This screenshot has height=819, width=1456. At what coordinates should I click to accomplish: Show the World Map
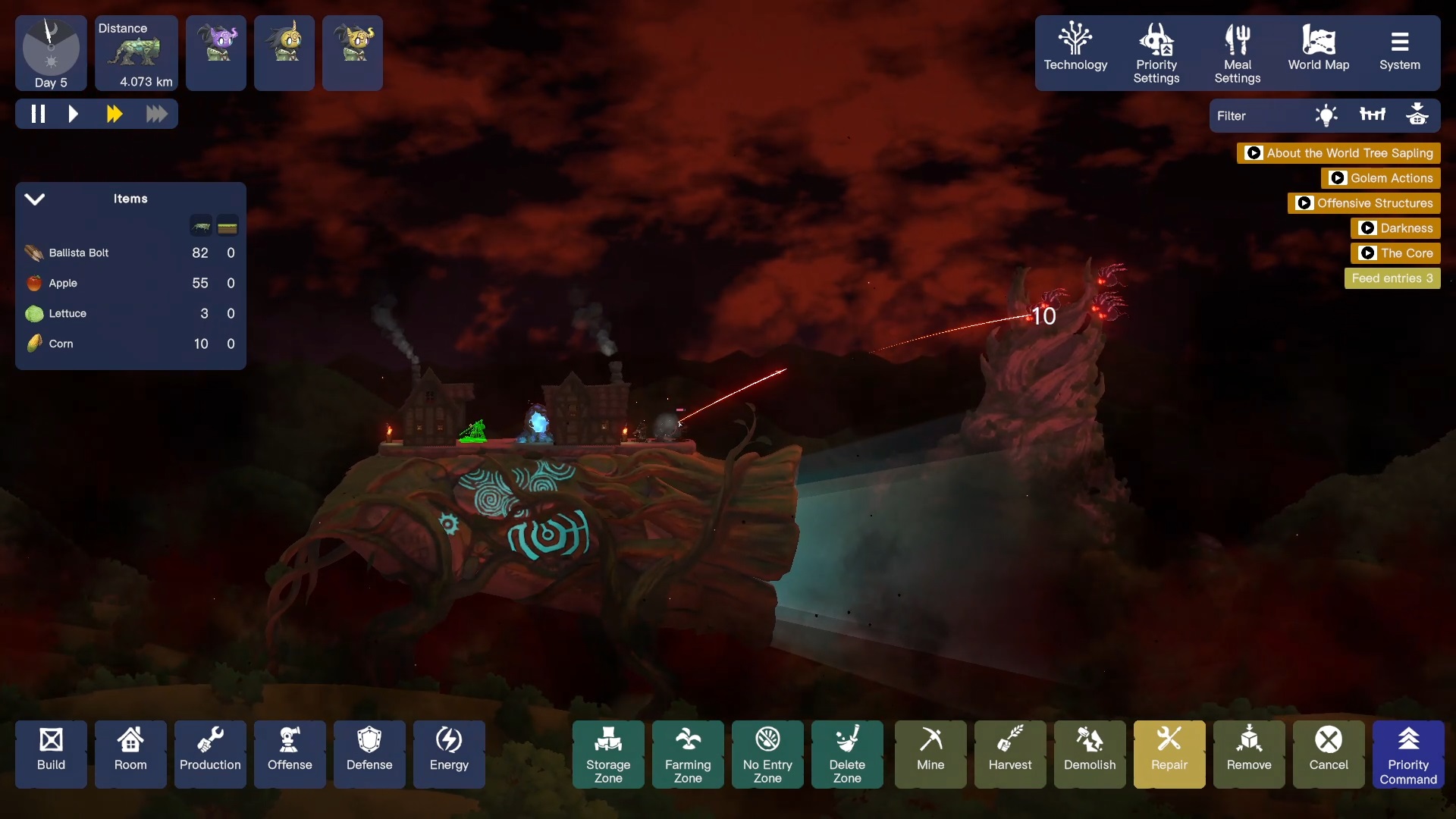tap(1318, 52)
